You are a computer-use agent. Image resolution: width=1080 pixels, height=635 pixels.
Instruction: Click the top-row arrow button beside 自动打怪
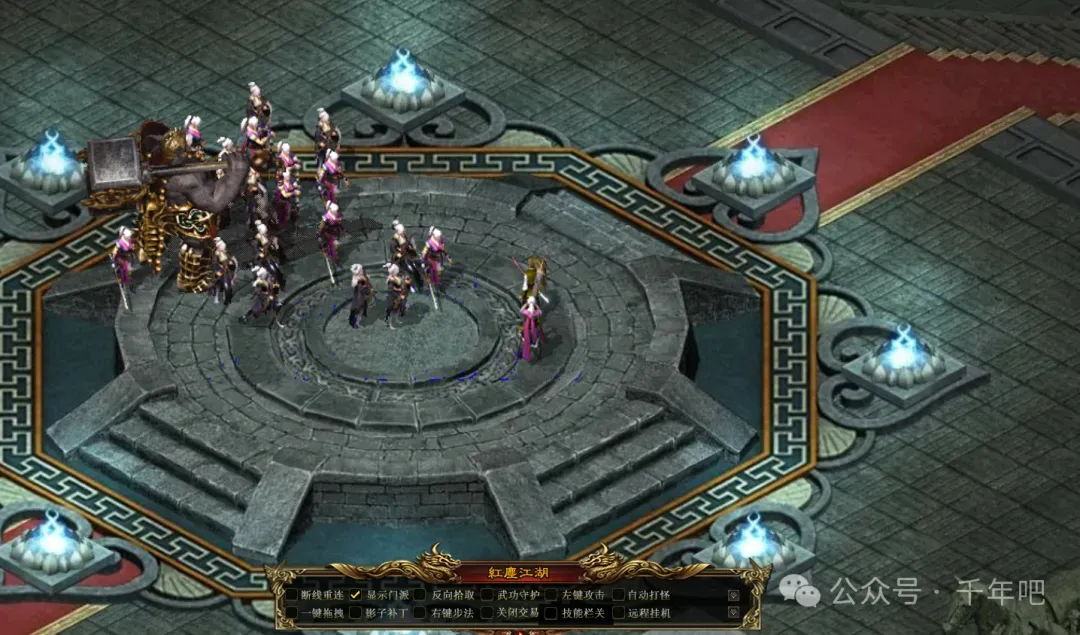[733, 596]
